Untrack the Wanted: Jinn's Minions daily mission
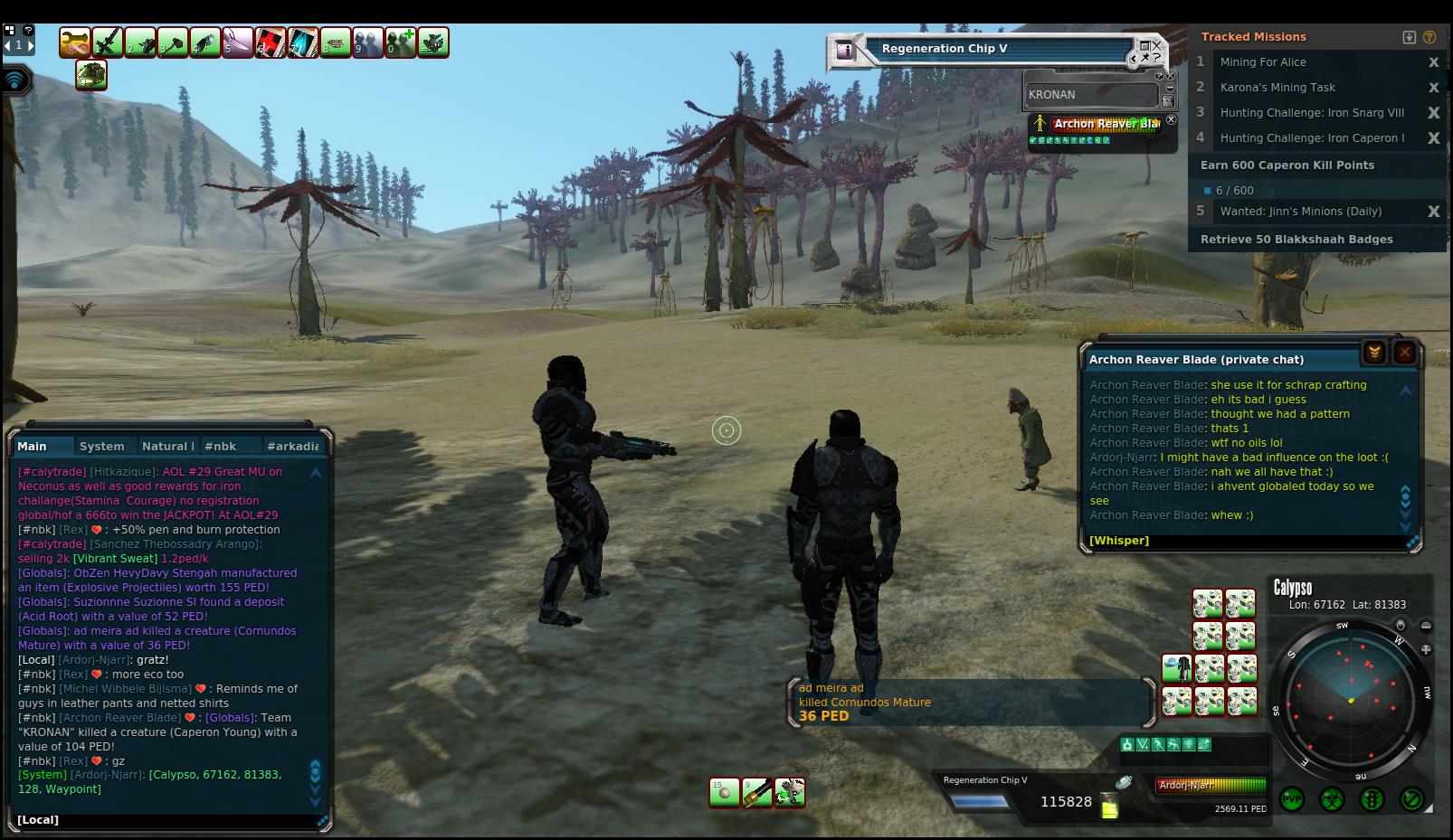The height and width of the screenshot is (840, 1453). coord(1433,212)
